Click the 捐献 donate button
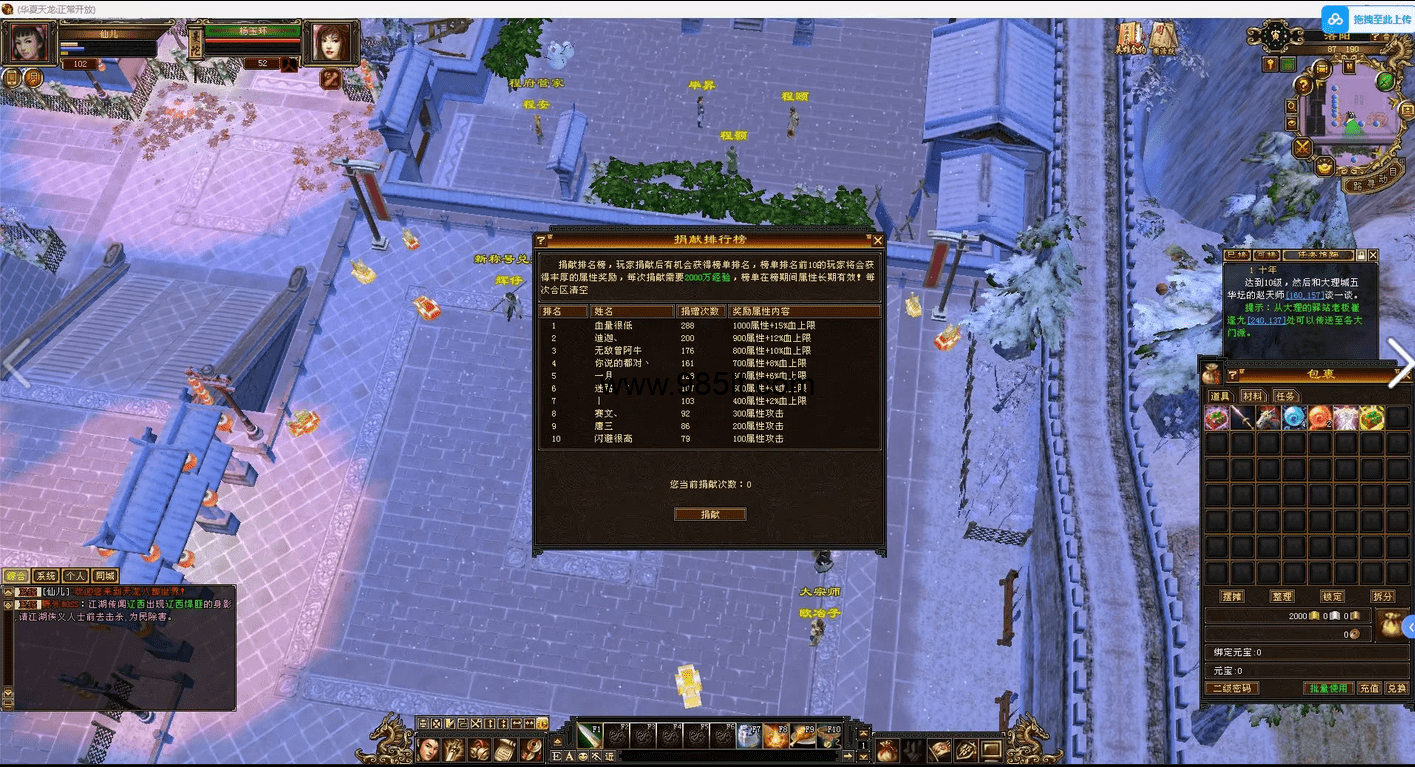The height and width of the screenshot is (767, 1415). point(710,514)
